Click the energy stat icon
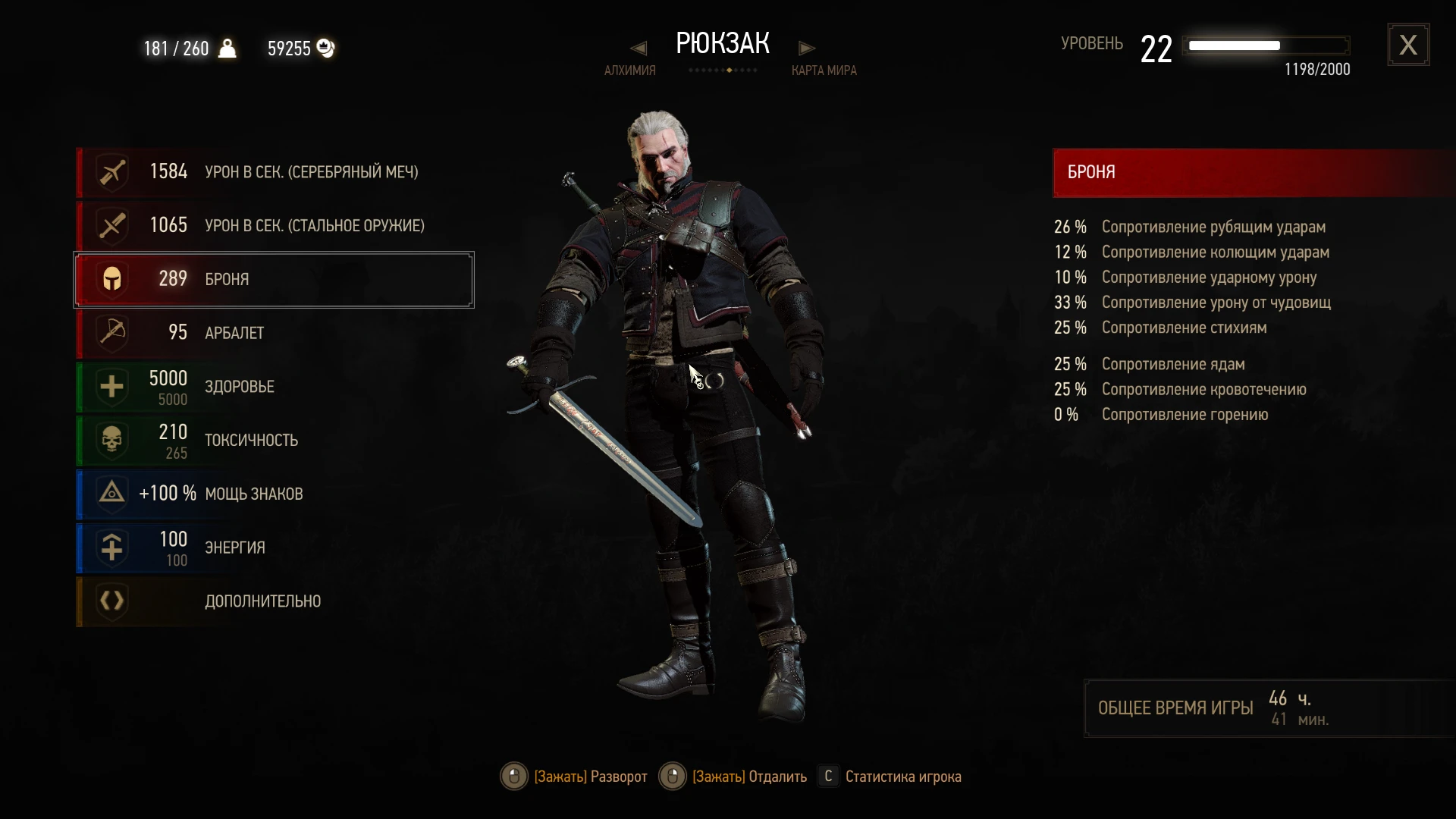 click(x=111, y=548)
